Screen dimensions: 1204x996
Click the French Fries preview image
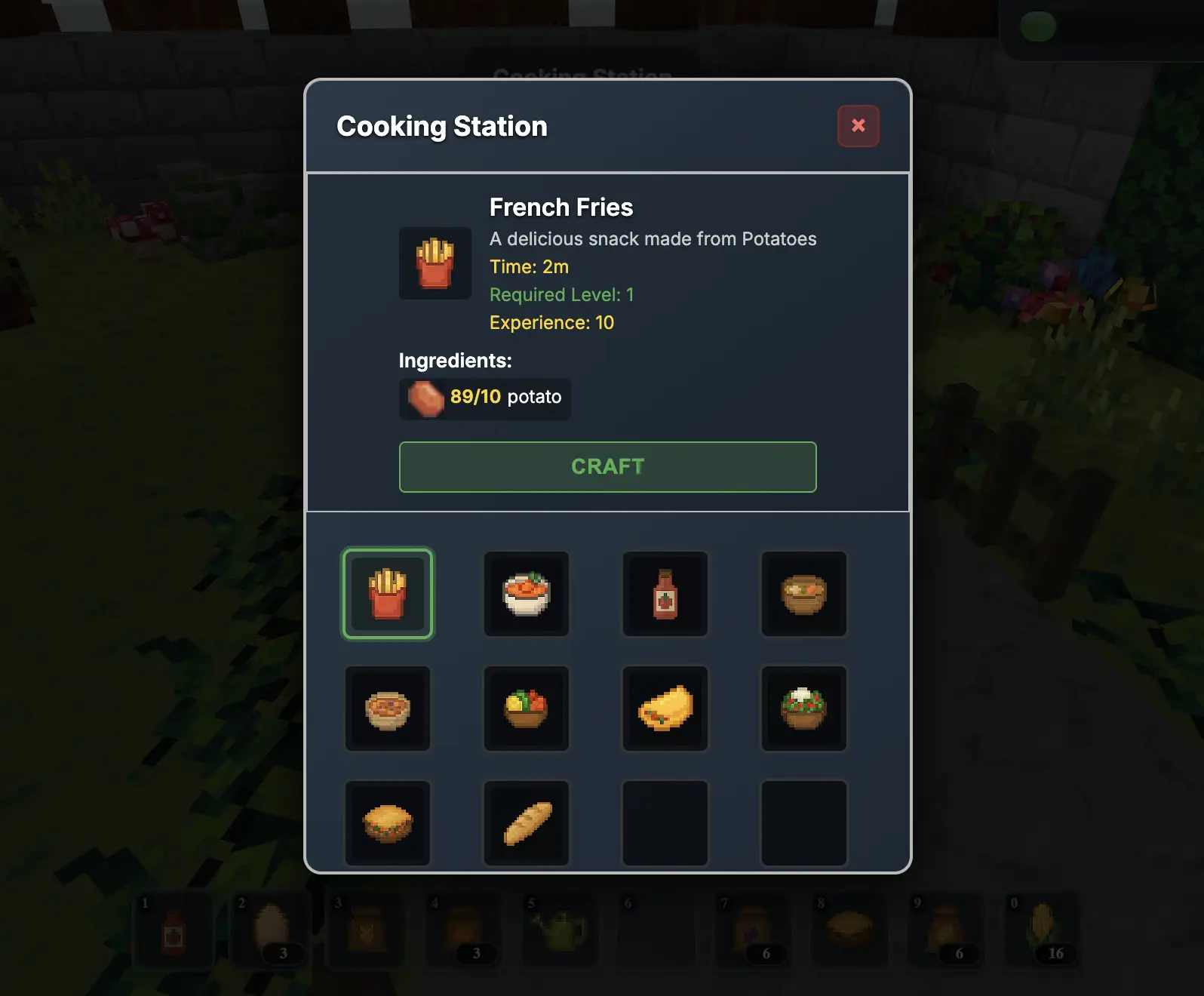435,263
